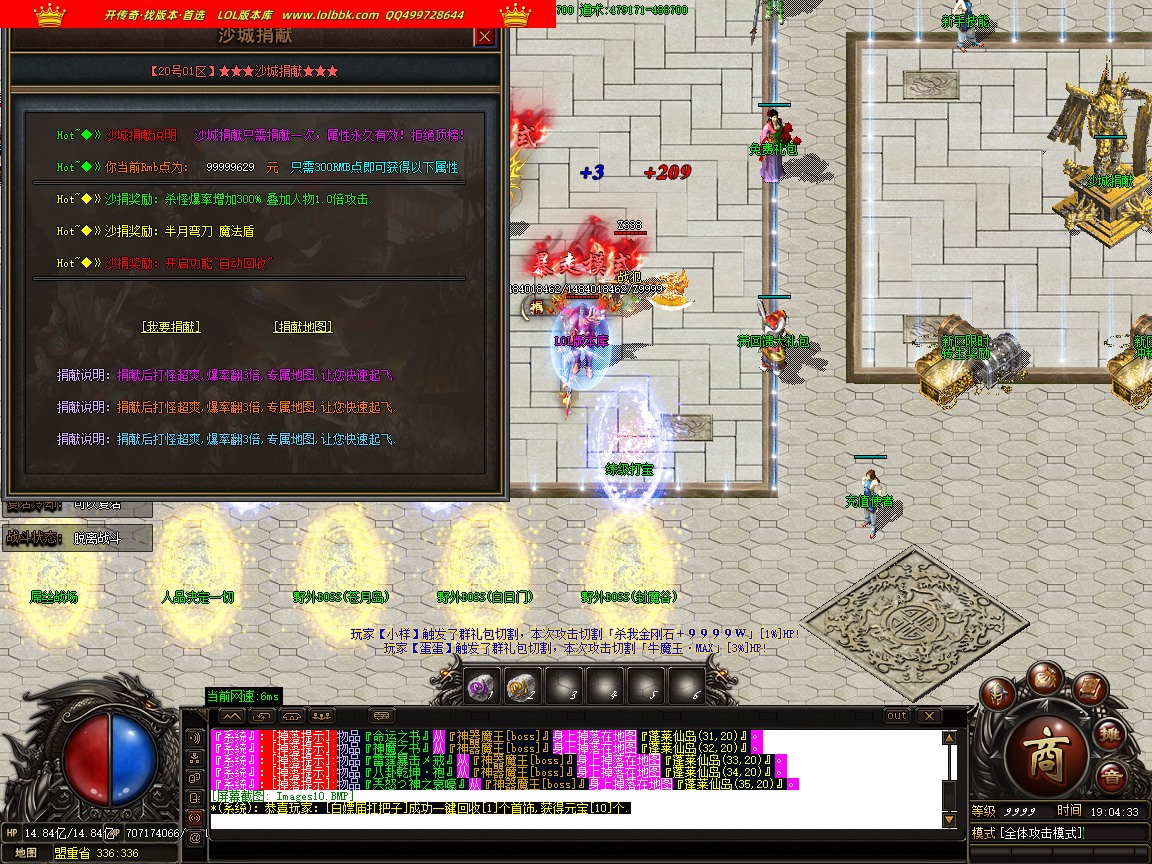Screen dimensions: 1152x864
Task: Close the chat panel with its X button
Action: (929, 715)
